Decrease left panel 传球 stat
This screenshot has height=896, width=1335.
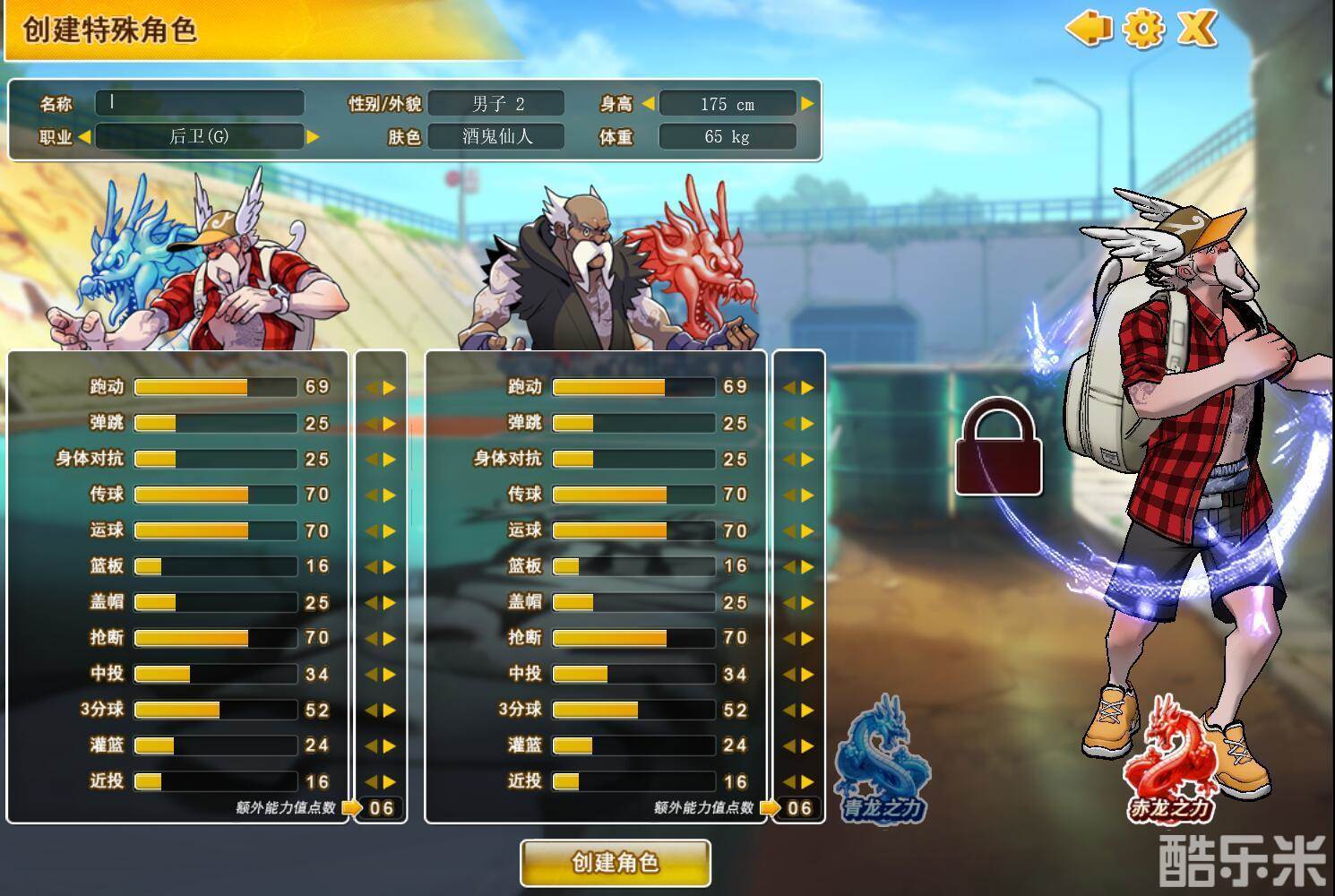tap(371, 495)
